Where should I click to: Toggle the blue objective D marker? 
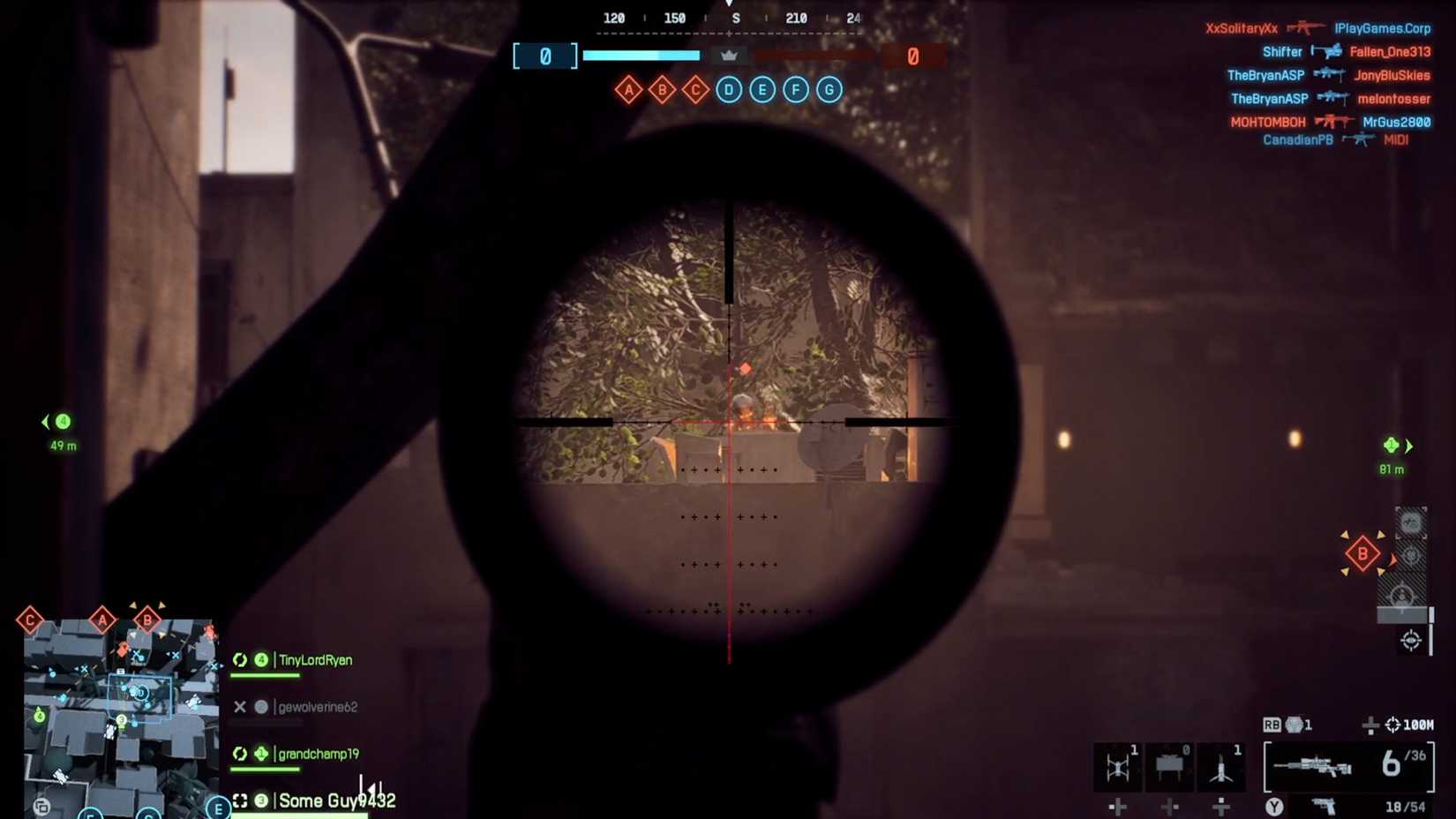tap(728, 89)
